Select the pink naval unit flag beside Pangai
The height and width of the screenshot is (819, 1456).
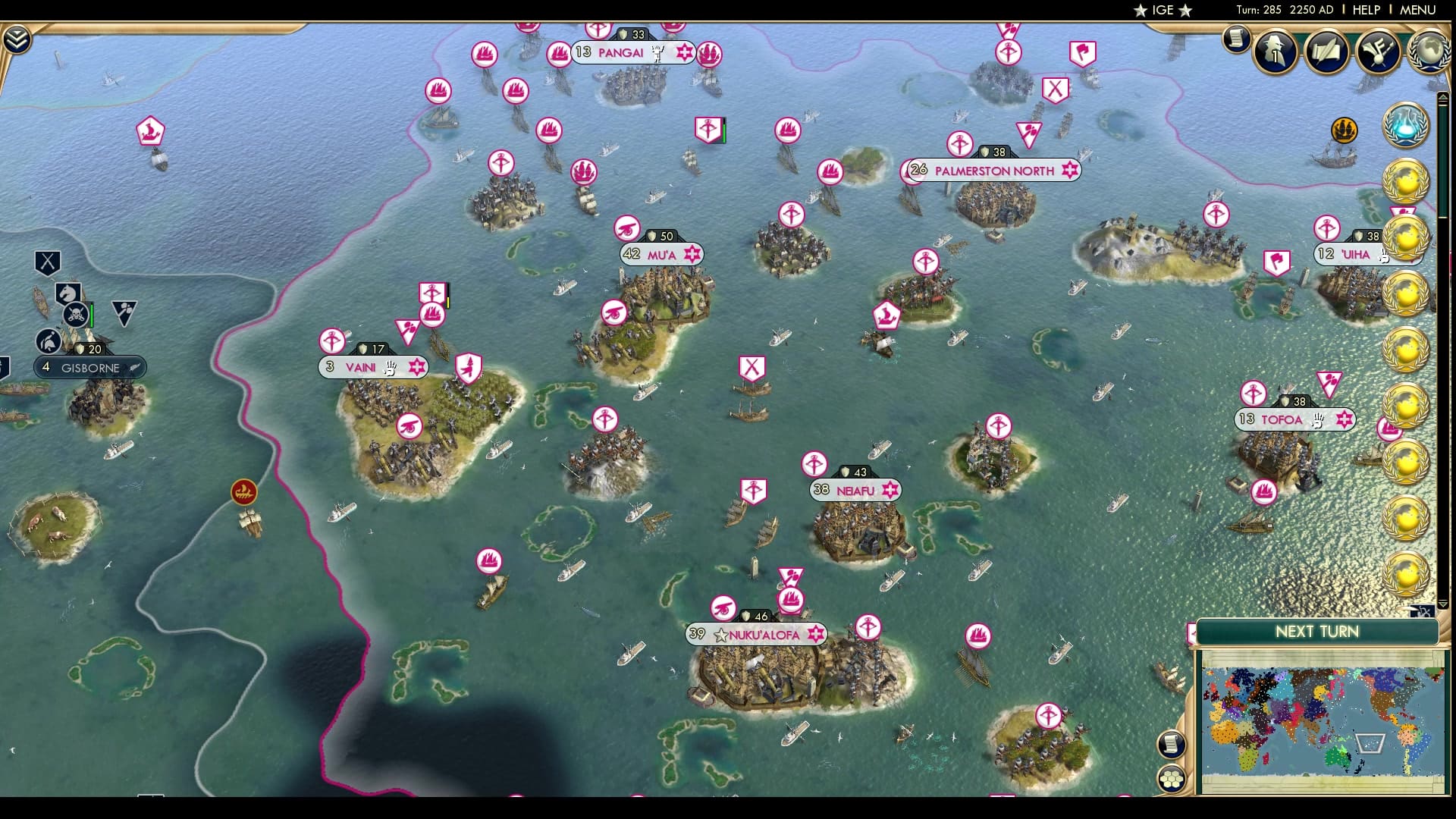click(x=558, y=52)
